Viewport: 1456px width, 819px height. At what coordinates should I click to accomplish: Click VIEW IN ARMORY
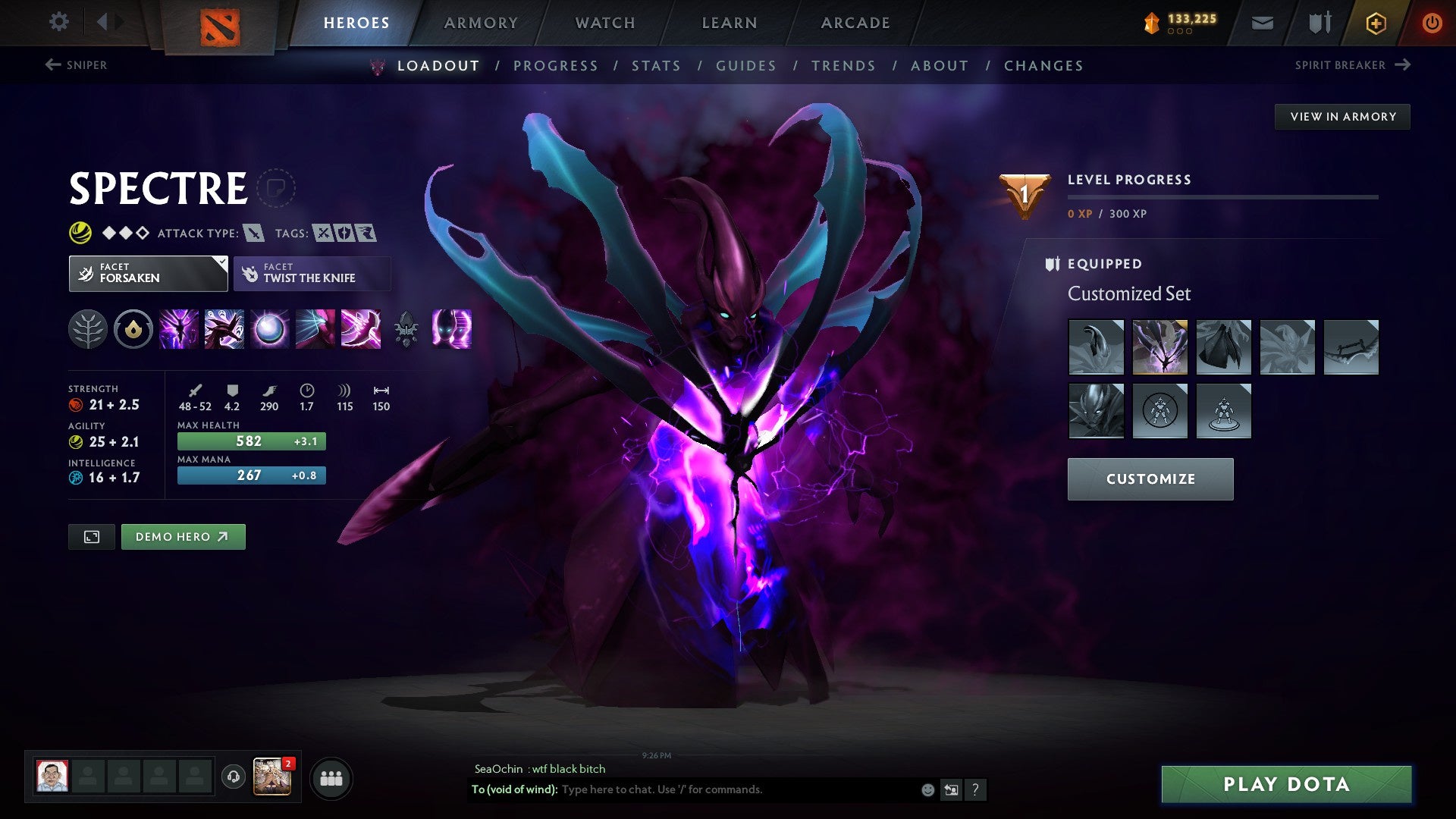[1342, 116]
